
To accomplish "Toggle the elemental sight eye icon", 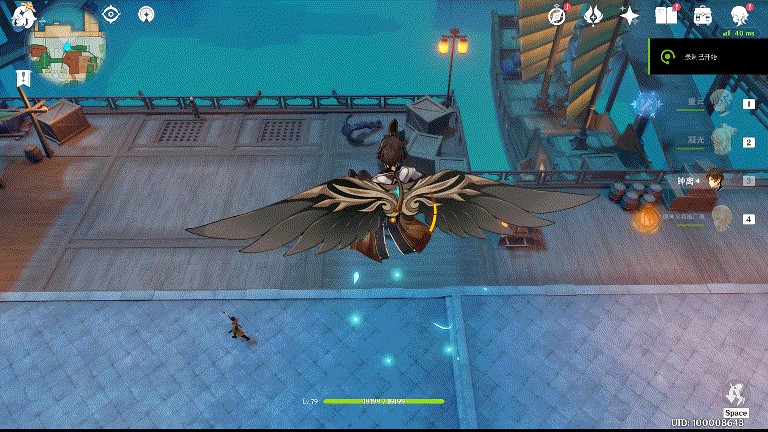I will tap(111, 14).
